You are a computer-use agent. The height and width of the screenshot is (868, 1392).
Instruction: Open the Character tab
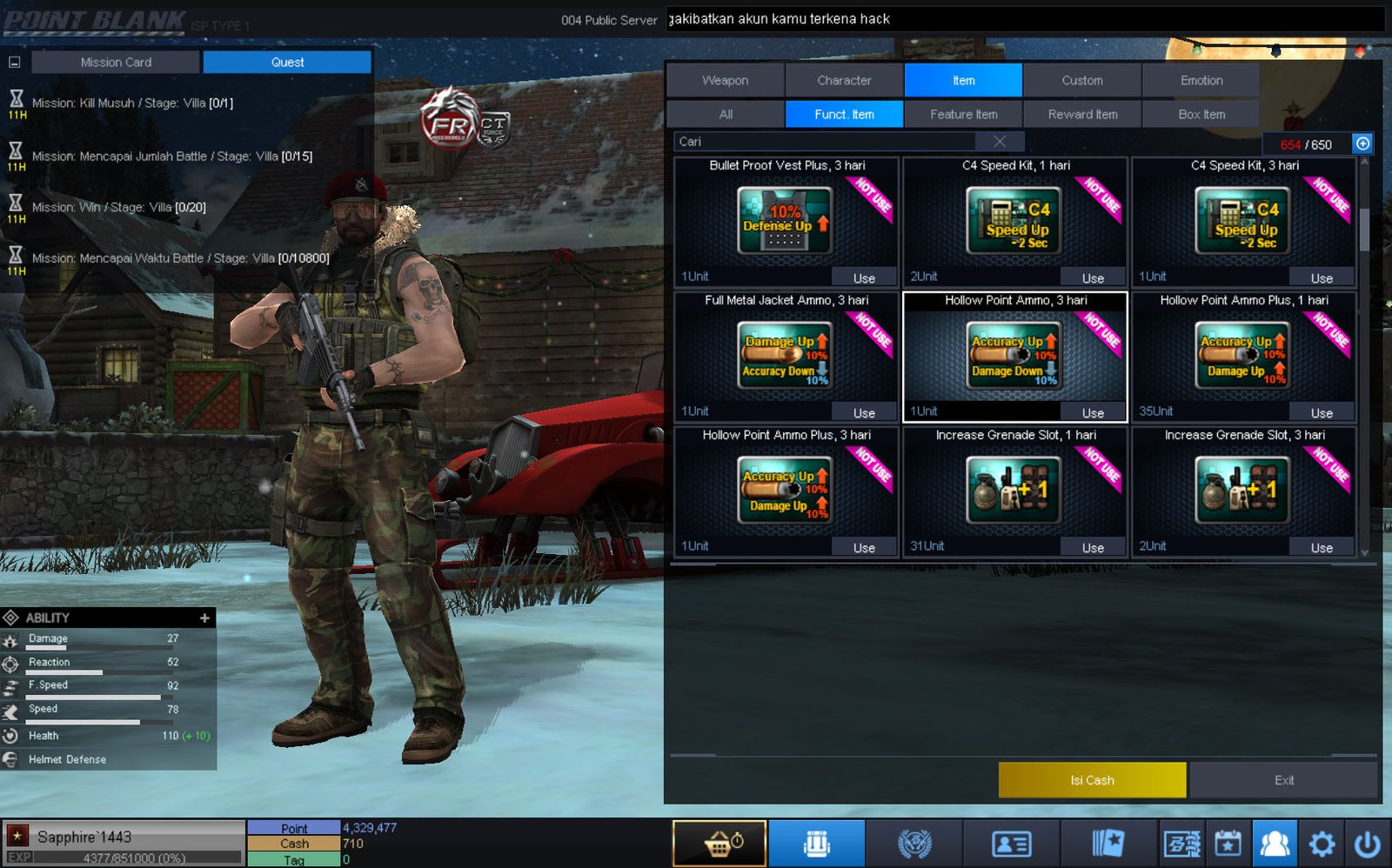844,80
